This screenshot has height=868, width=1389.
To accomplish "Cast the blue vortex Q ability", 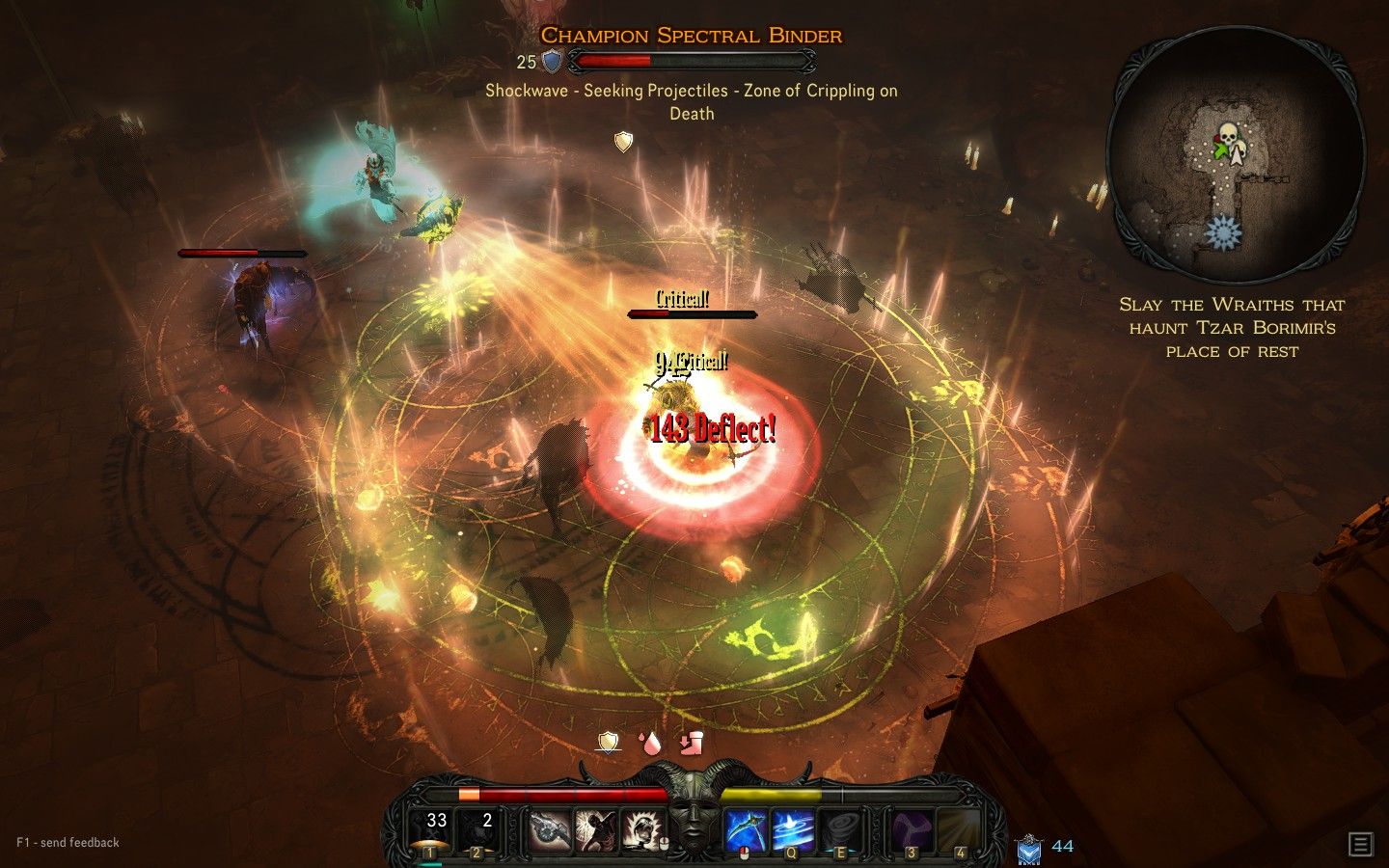I will 792,830.
